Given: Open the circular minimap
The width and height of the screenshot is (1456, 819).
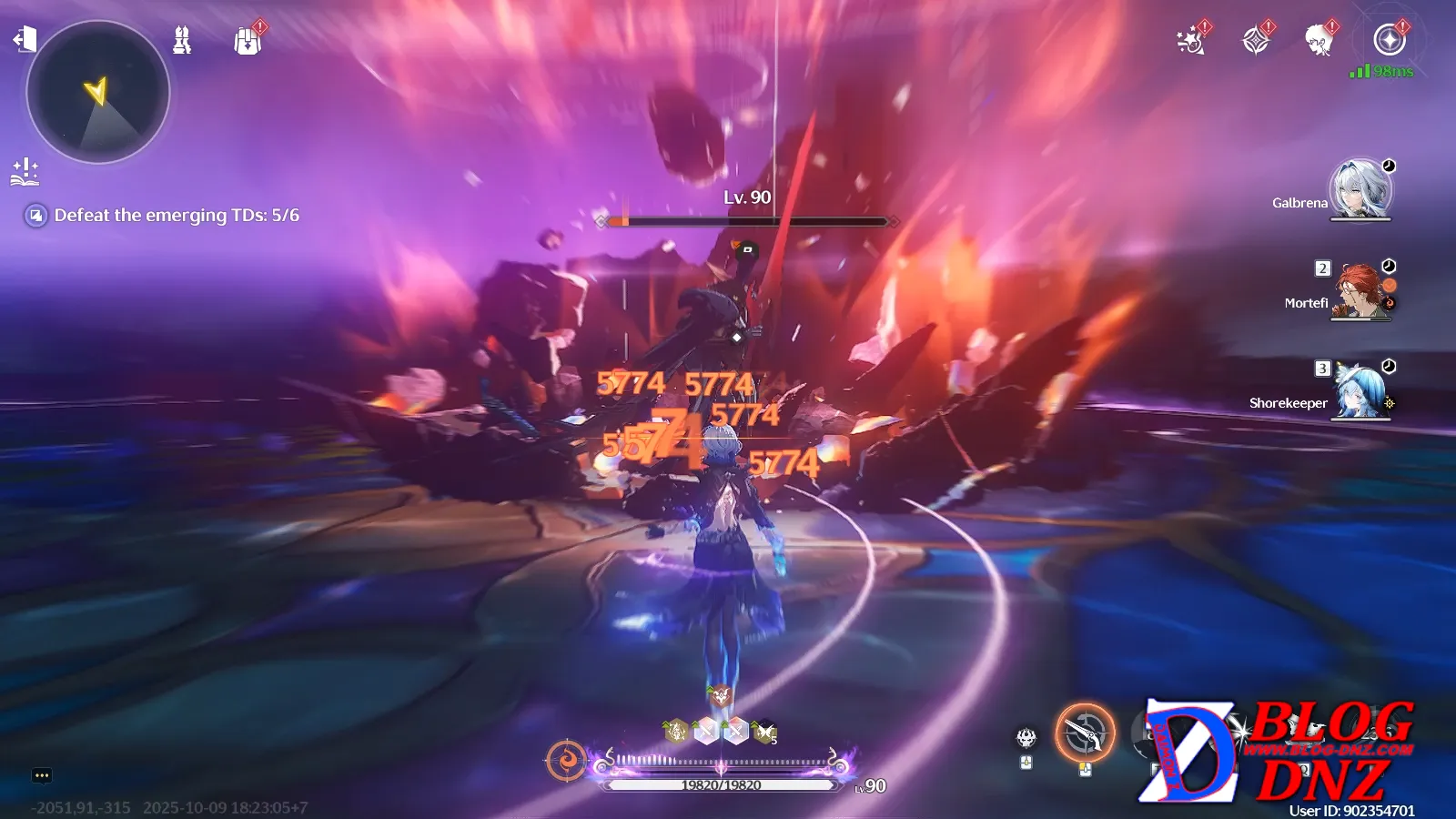Looking at the screenshot, I should click(x=98, y=93).
